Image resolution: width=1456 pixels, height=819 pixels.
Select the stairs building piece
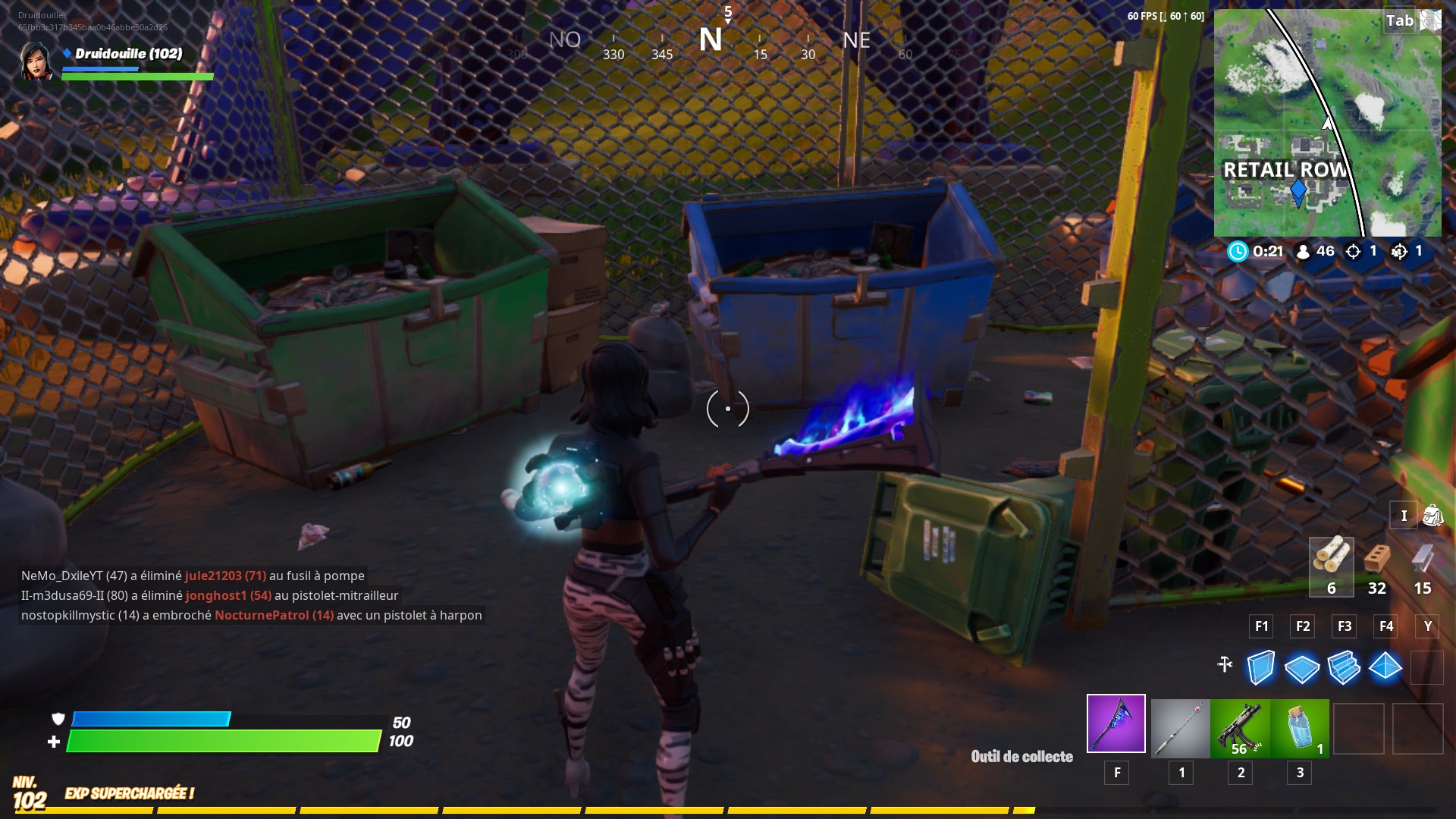(1344, 668)
